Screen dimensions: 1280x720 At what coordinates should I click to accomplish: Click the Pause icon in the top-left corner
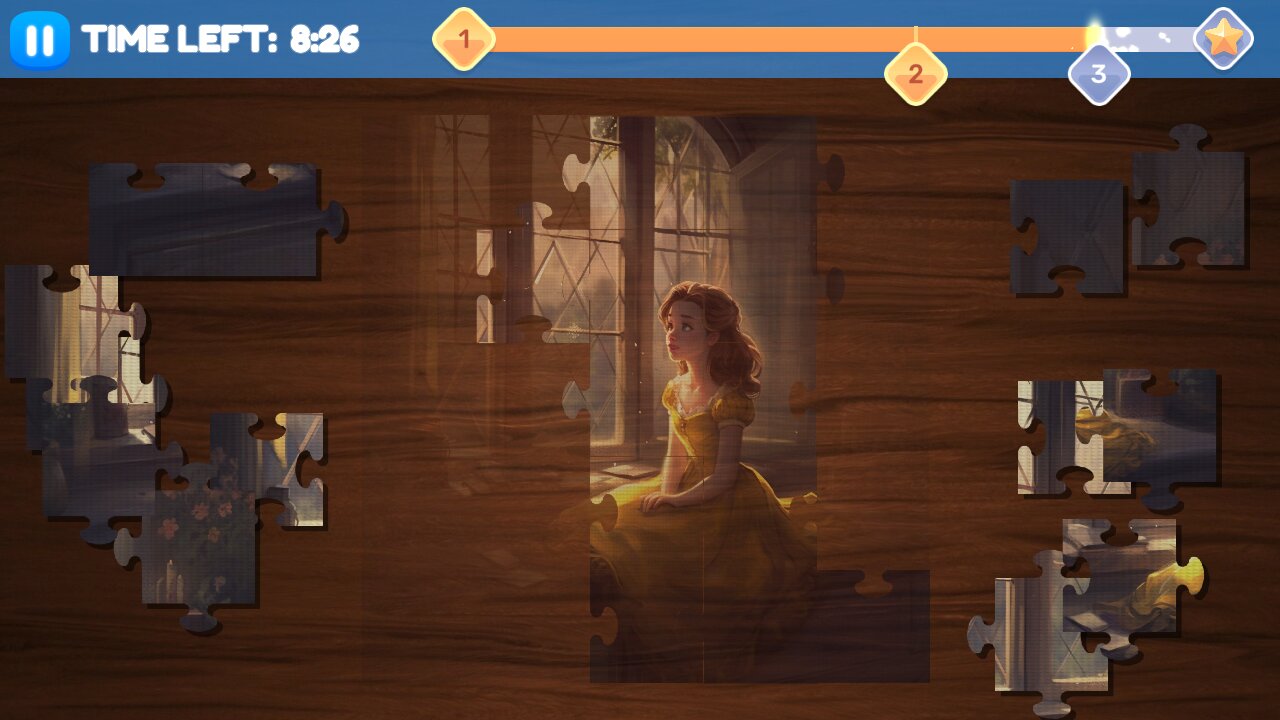tap(40, 40)
